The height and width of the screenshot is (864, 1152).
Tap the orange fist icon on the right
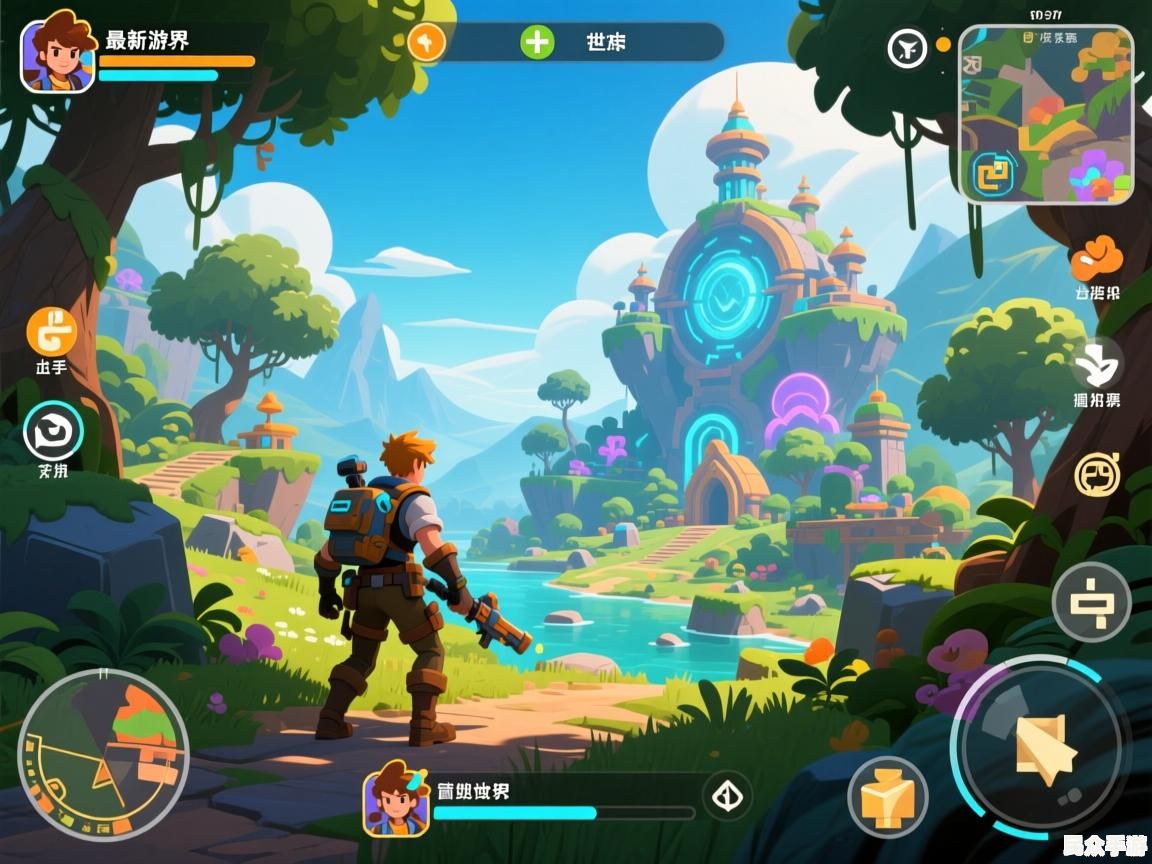point(1096,260)
